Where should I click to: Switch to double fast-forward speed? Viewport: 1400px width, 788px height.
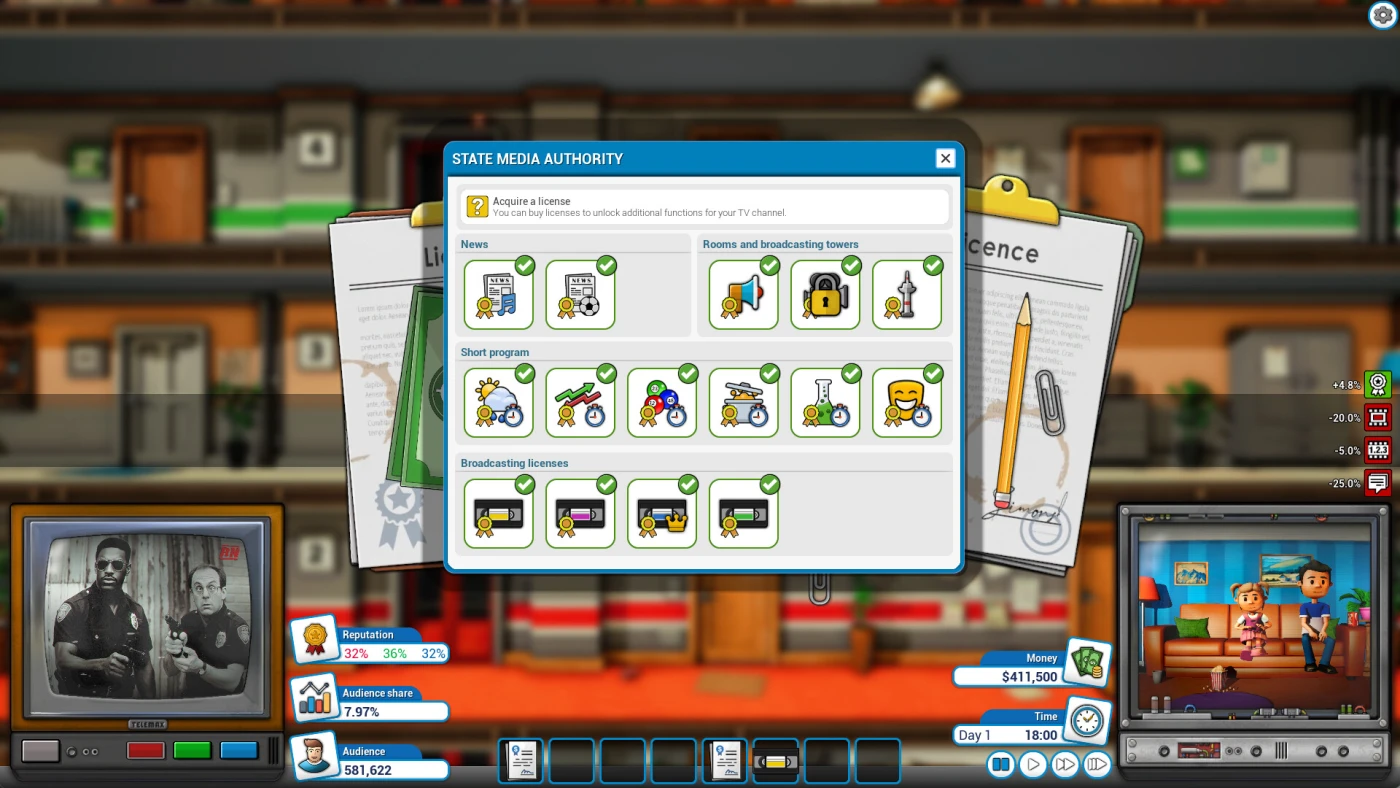[x=1065, y=765]
